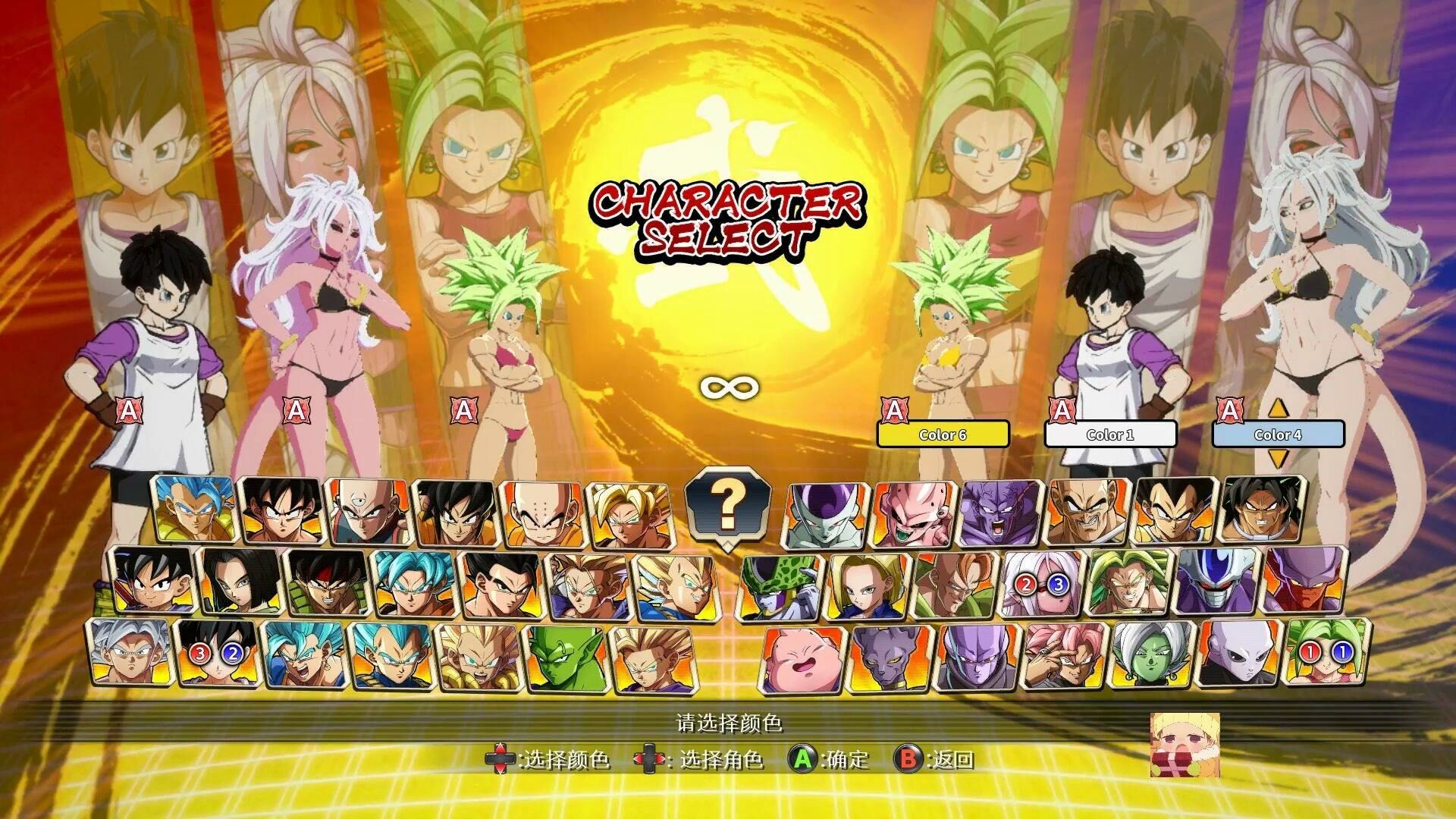Choose the blonde Android 18 portrait
This screenshot has width=1456, height=819.
tap(867, 584)
